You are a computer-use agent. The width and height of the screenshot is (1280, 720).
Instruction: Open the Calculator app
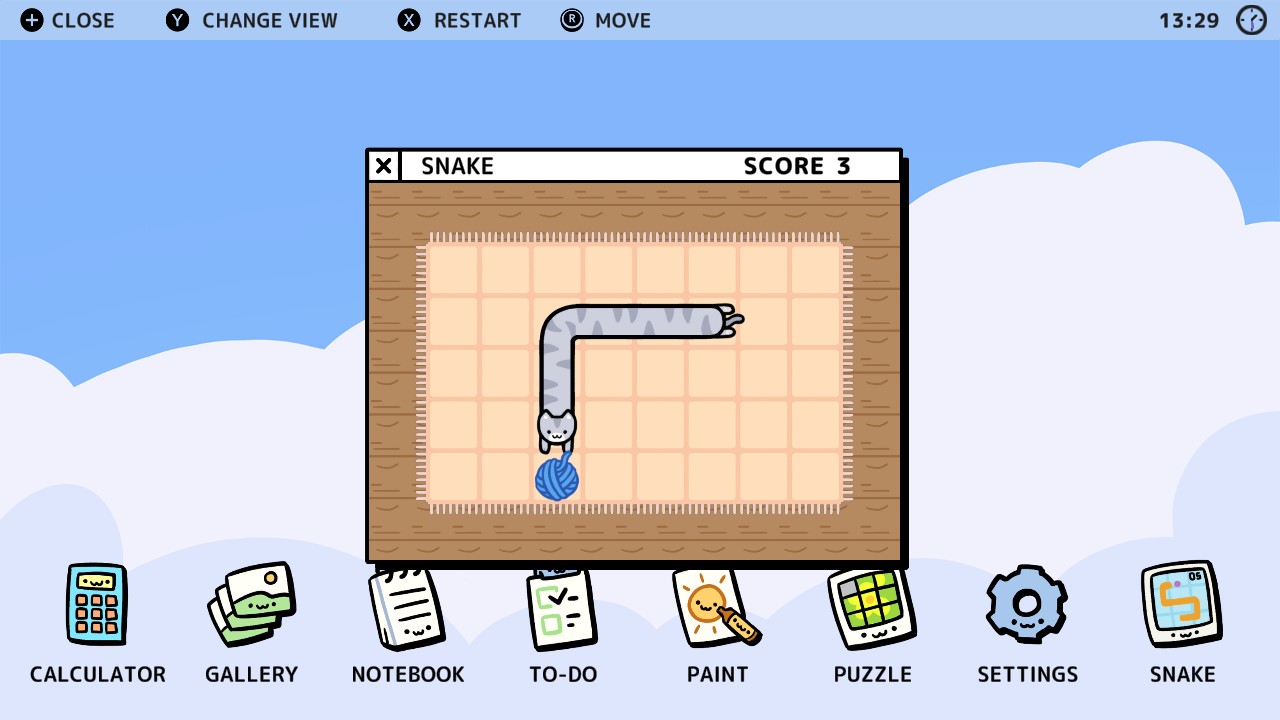96,605
